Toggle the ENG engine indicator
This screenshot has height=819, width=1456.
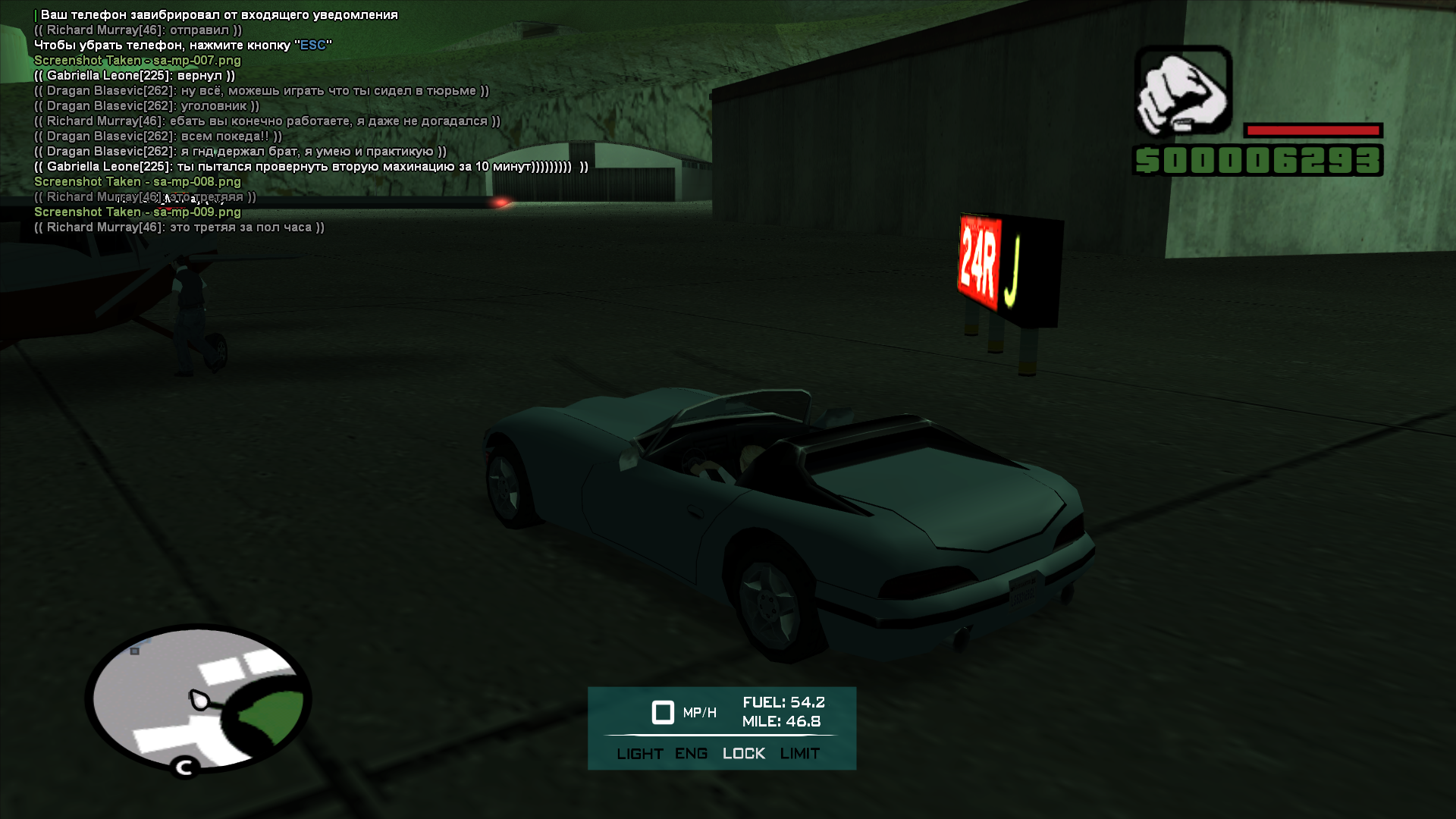pyautogui.click(x=691, y=754)
